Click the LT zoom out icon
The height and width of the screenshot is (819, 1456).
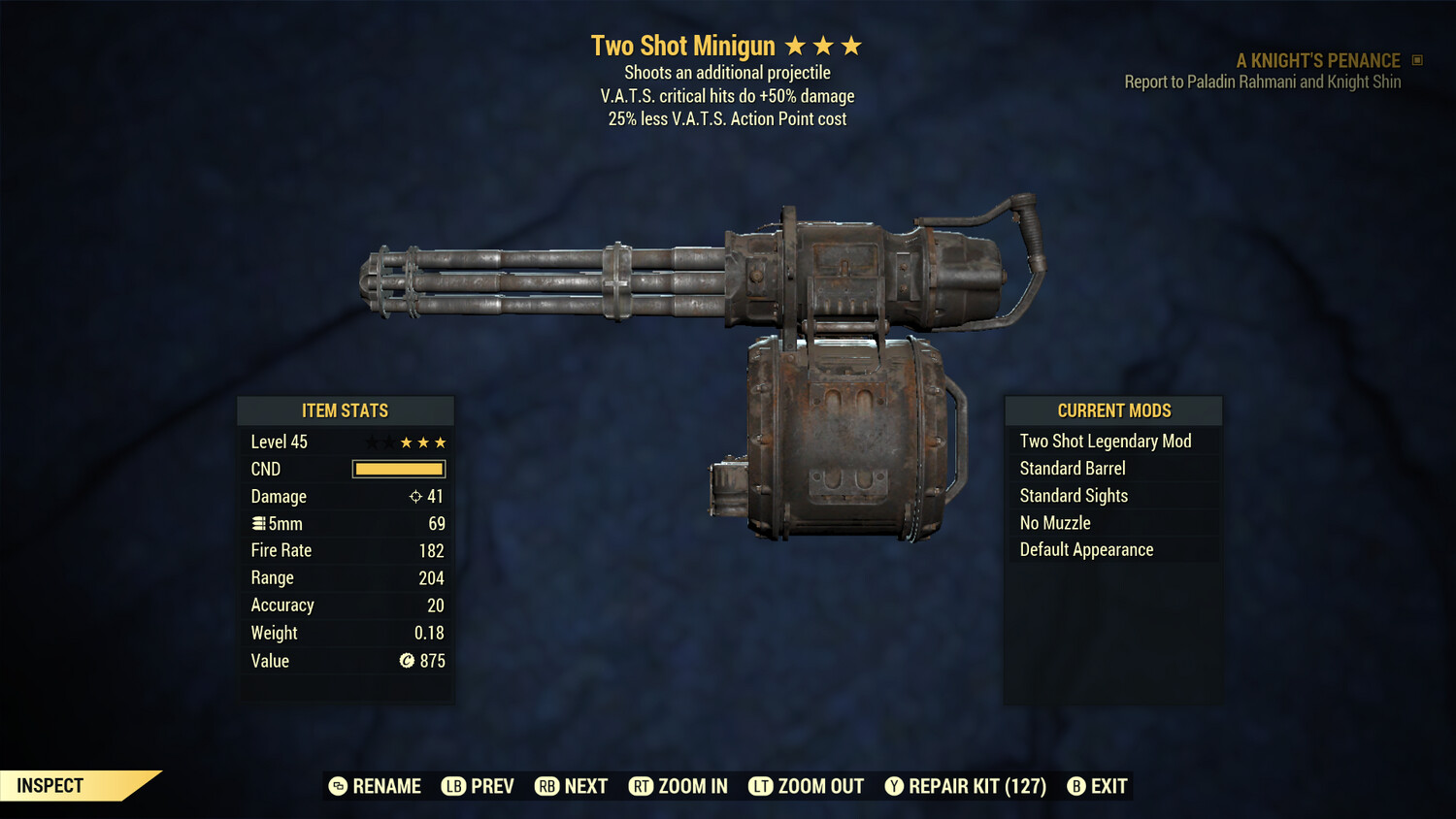point(761,786)
